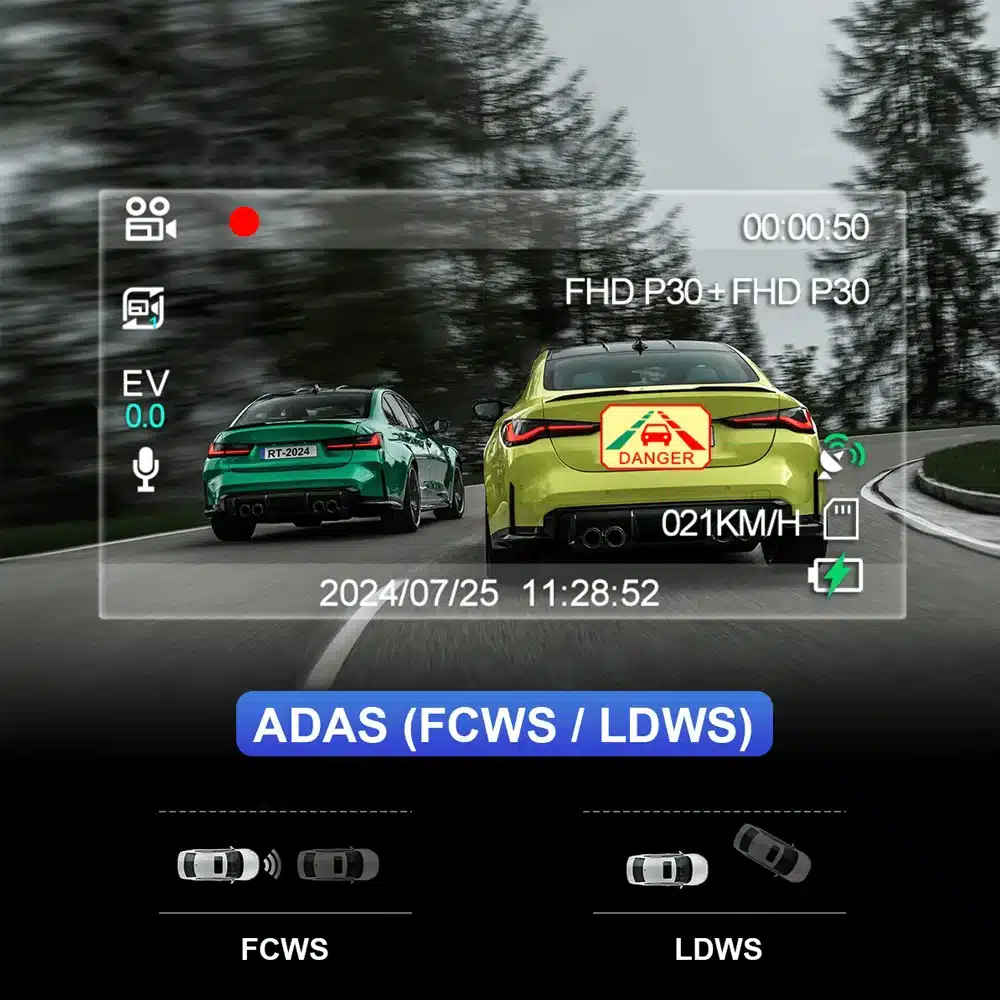This screenshot has width=1000, height=1000.
Task: Click the blue ADAS (FCWS / LDWS) banner
Action: [x=504, y=723]
